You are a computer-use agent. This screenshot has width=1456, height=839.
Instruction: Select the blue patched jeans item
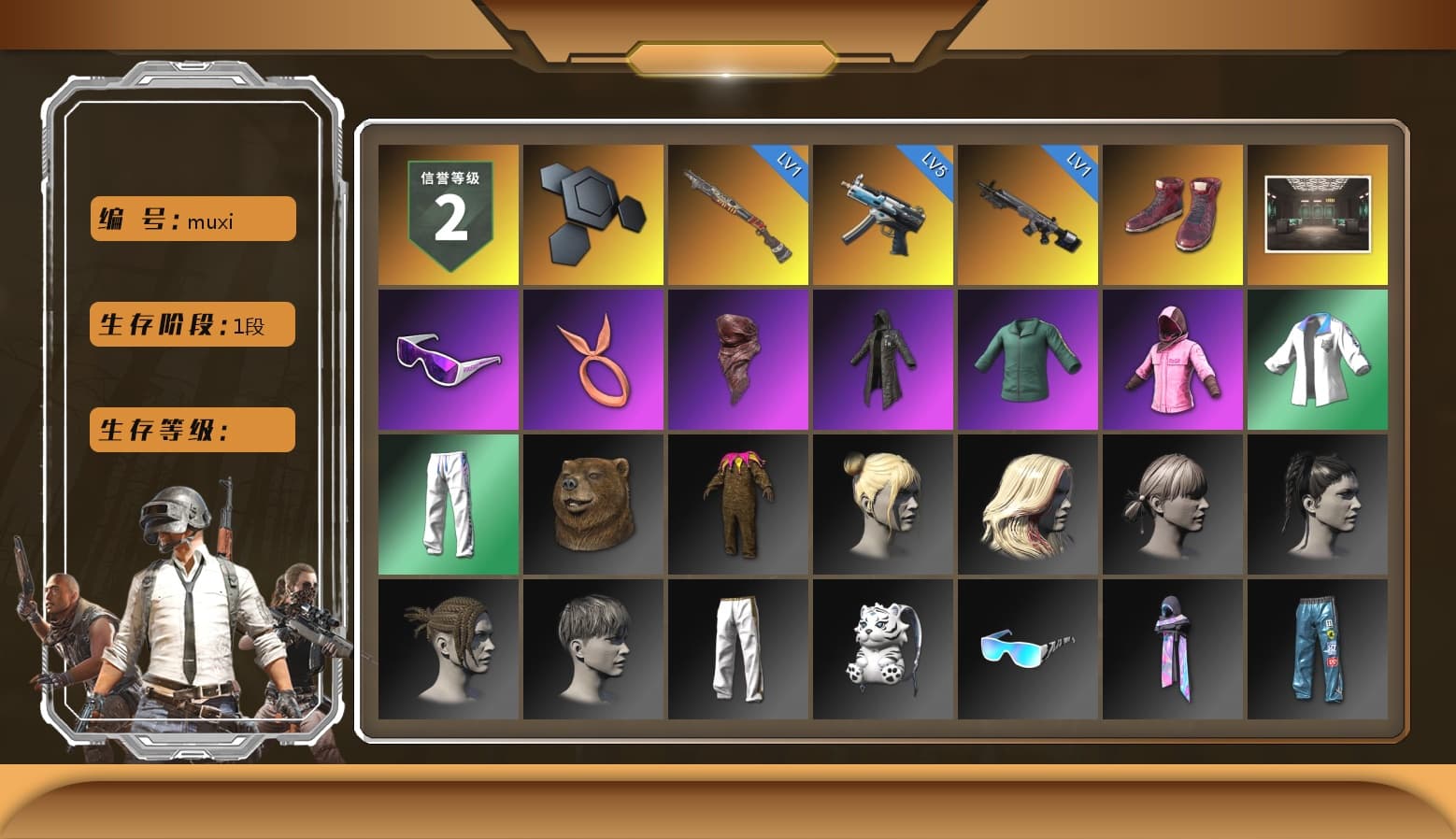pyautogui.click(x=1318, y=649)
